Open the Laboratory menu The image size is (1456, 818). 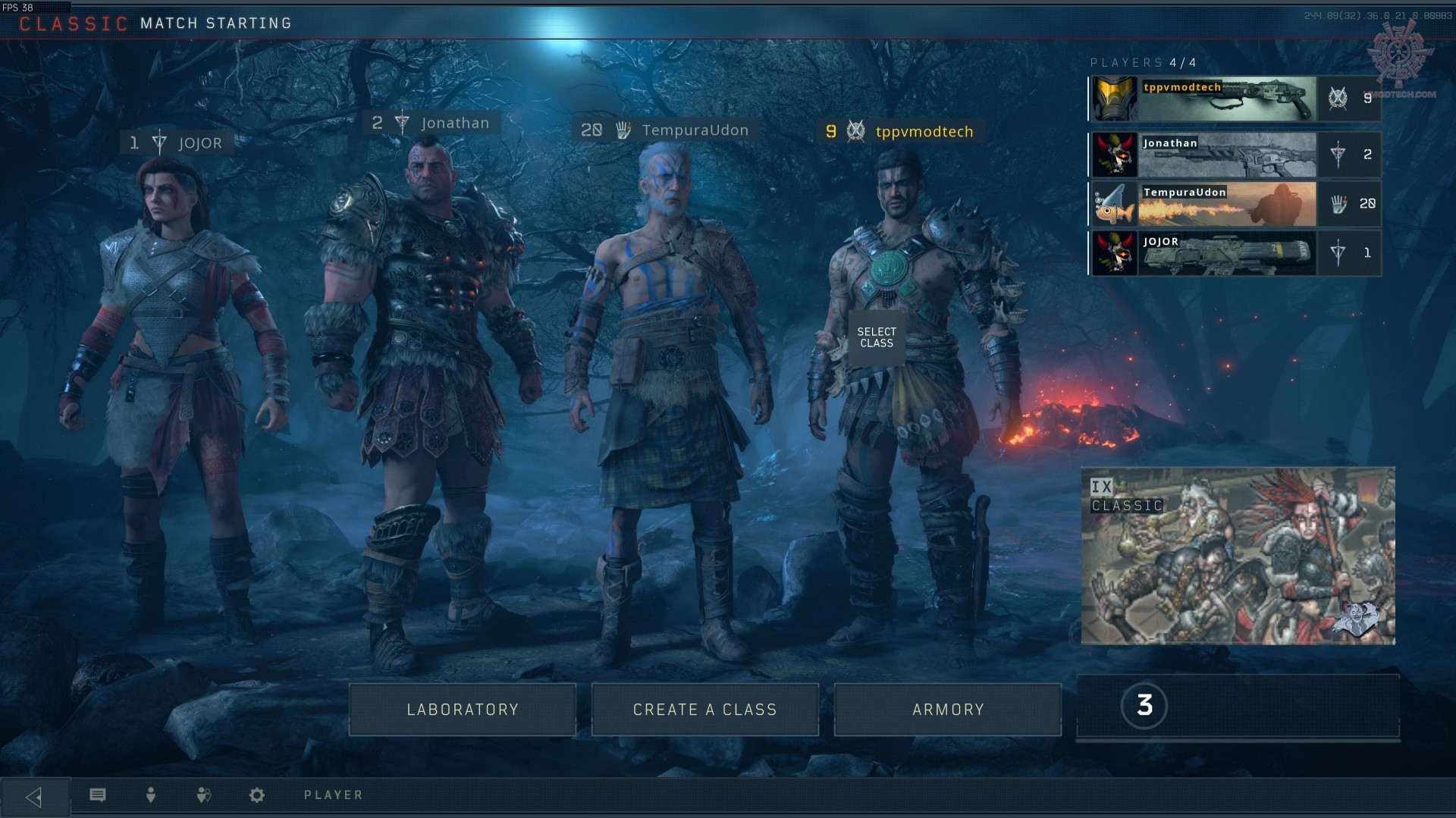pyautogui.click(x=463, y=710)
